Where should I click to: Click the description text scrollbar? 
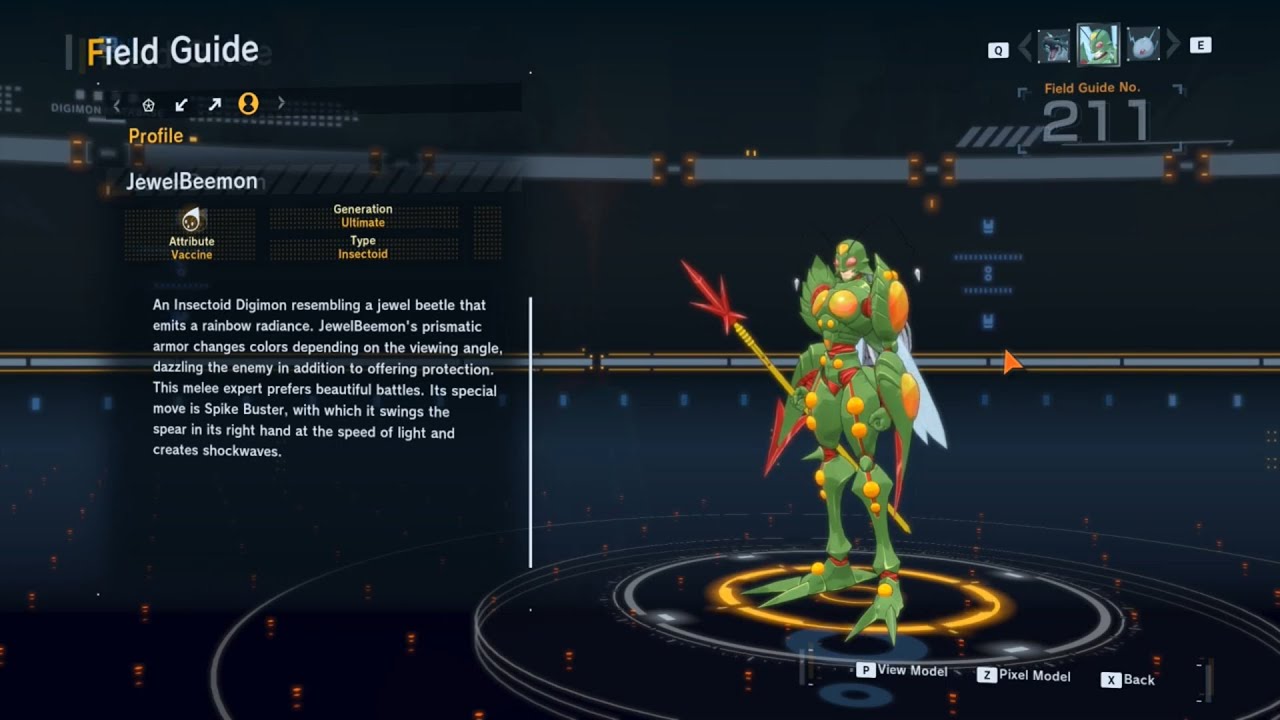click(x=530, y=431)
